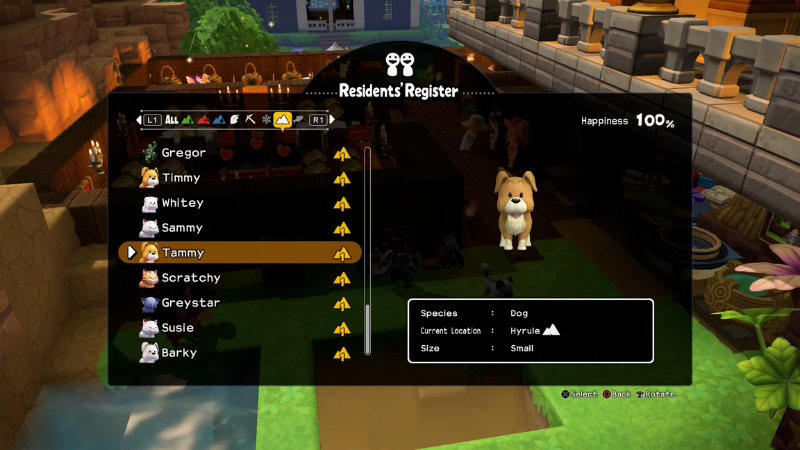Select Barky at the list bottom
This screenshot has width=800, height=450.
(x=180, y=353)
